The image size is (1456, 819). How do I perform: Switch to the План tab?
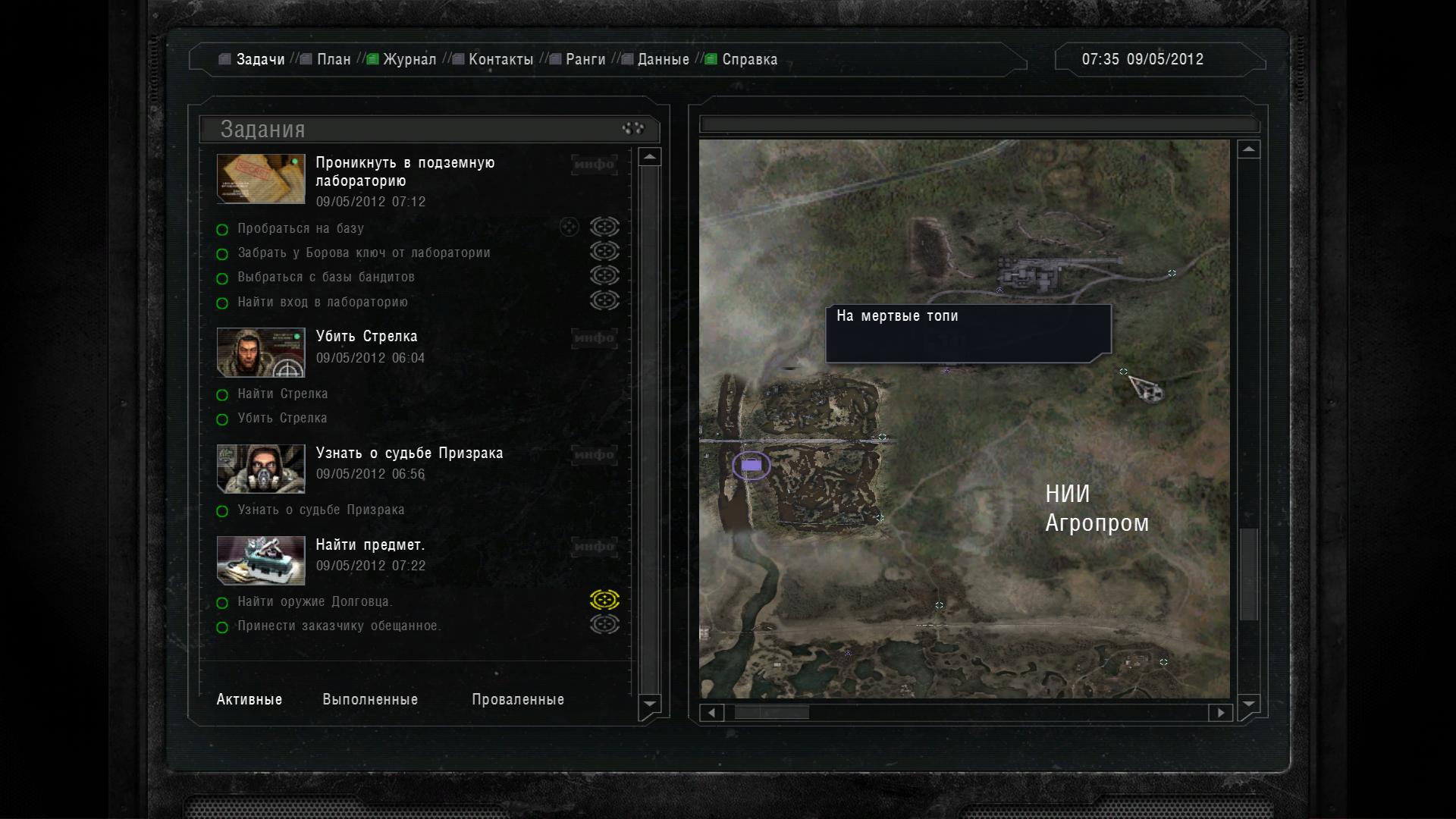[334, 59]
